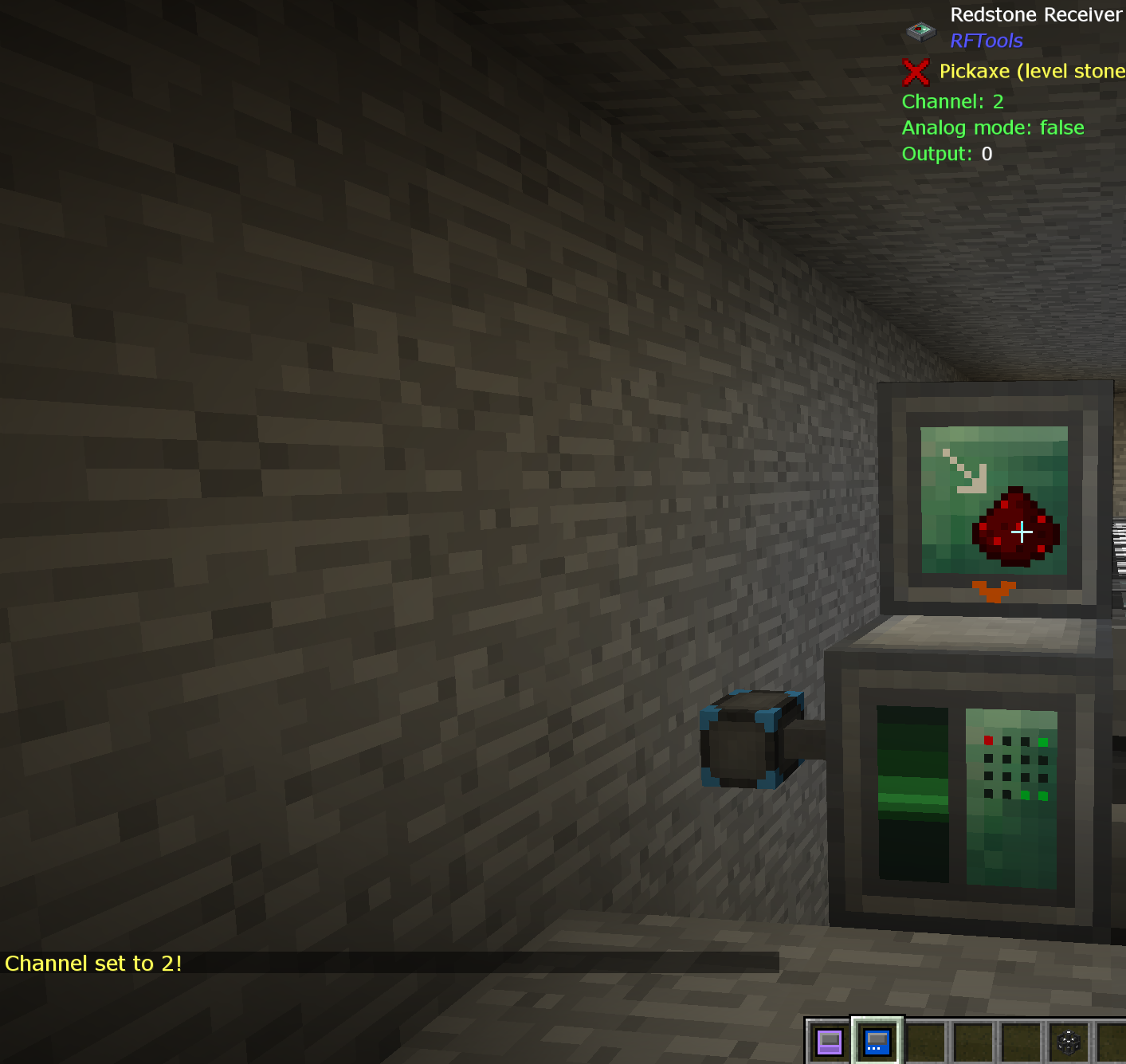Click the RFTools mod name label
Image resolution: width=1126 pixels, height=1064 pixels.
point(987,40)
